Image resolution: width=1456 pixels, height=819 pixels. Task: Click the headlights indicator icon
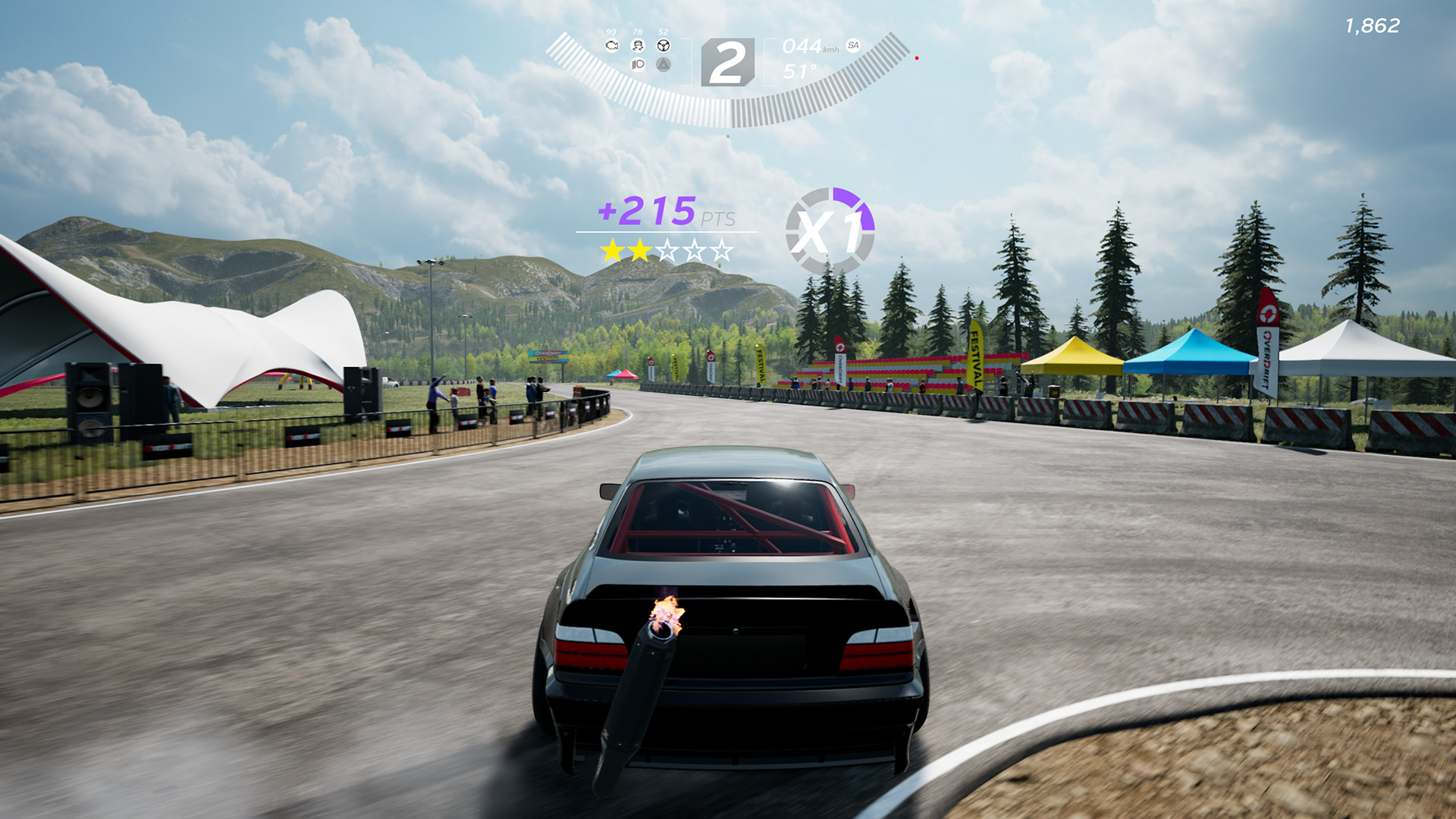pyautogui.click(x=637, y=64)
